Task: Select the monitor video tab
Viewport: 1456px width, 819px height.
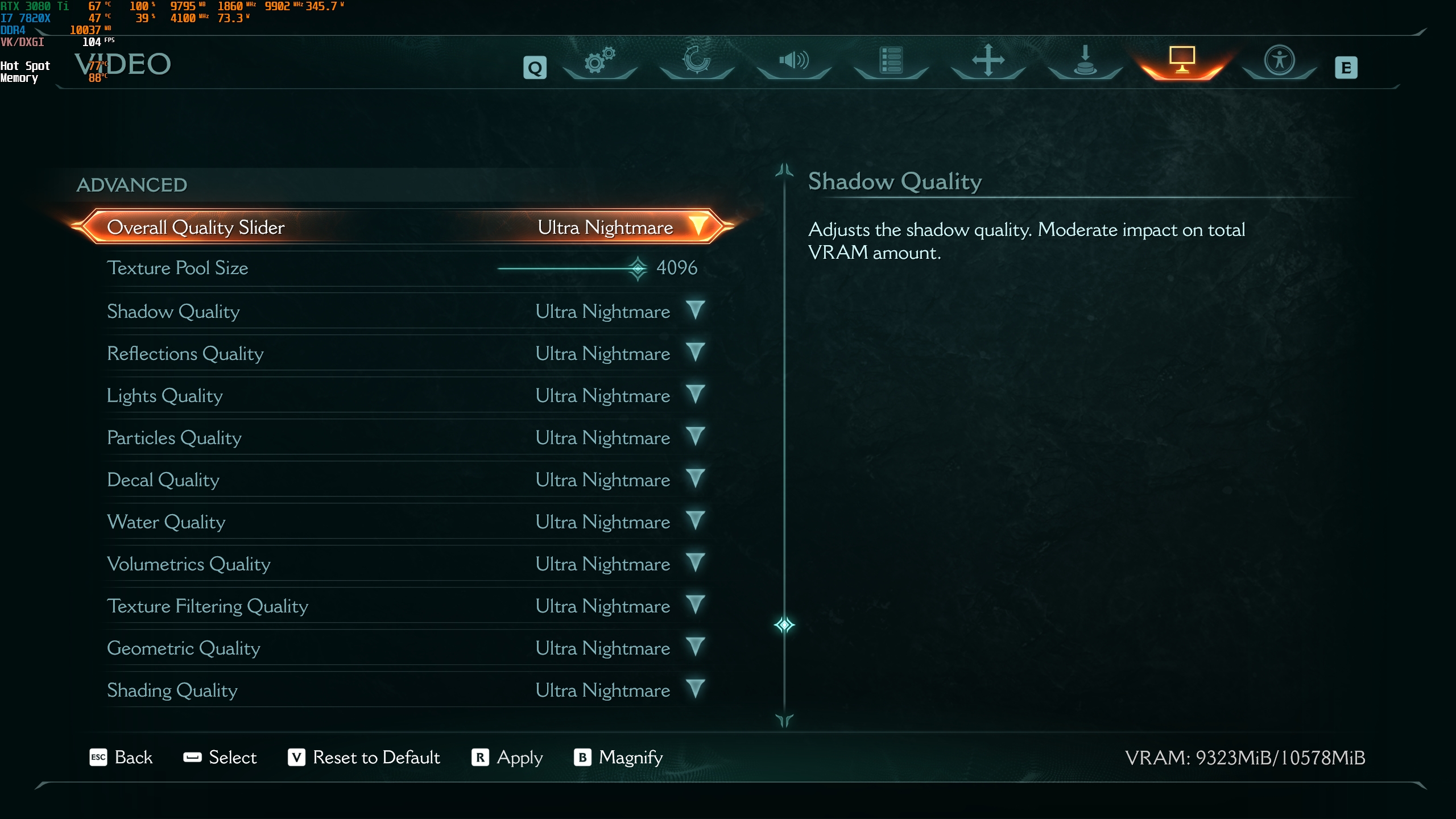Action: click(x=1182, y=60)
